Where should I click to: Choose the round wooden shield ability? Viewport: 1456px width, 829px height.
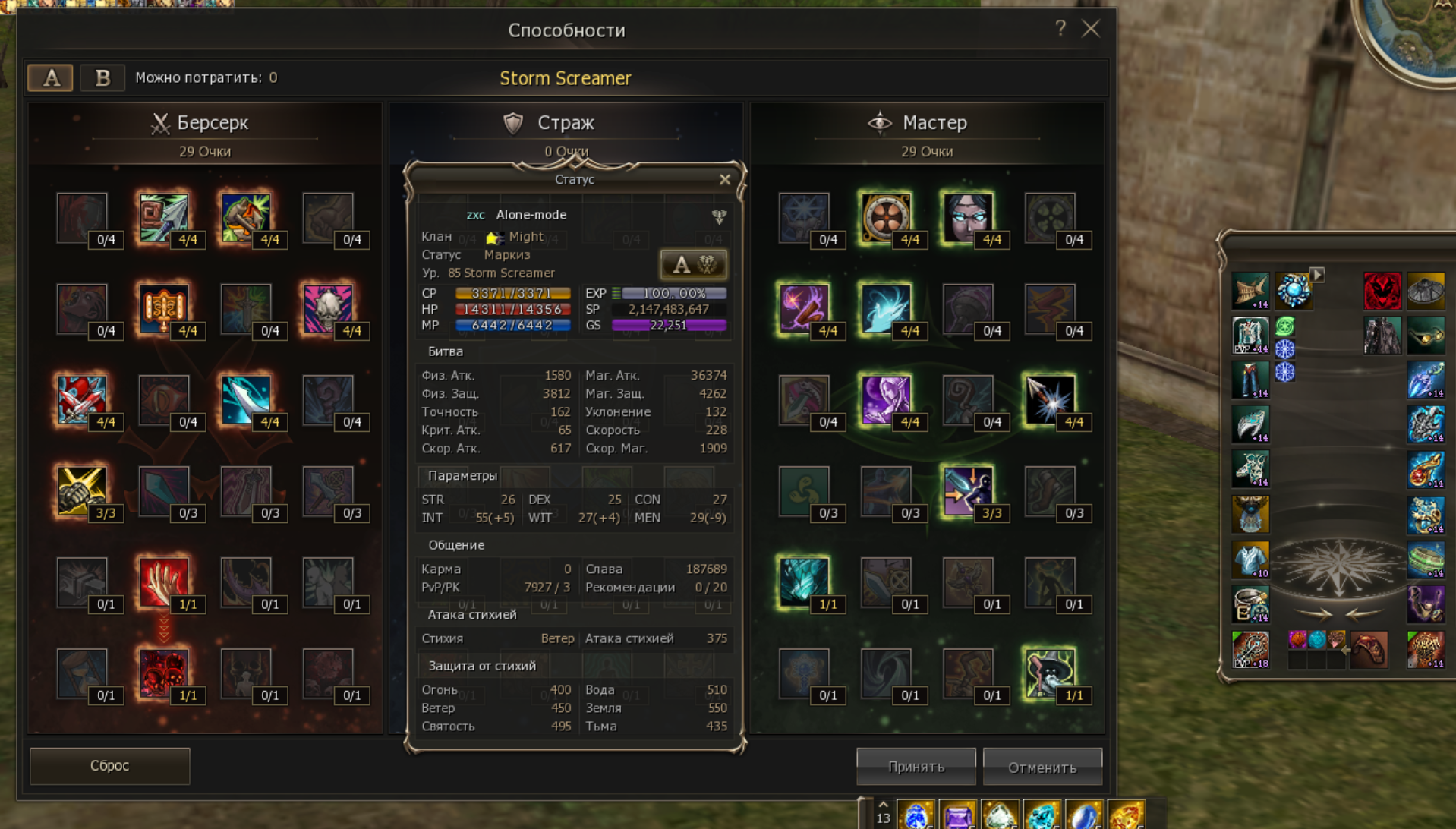click(885, 218)
